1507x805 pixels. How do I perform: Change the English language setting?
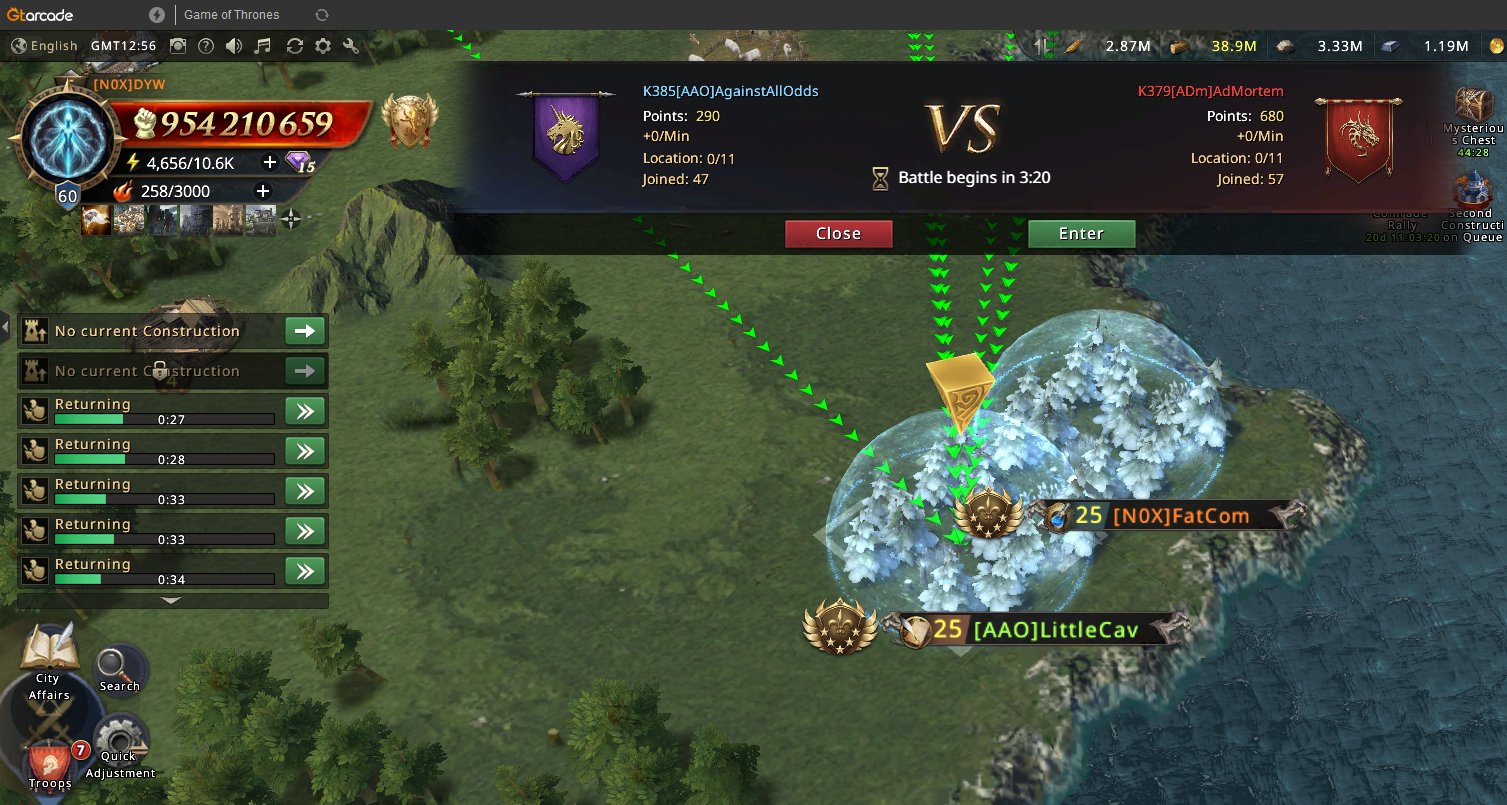pos(45,46)
